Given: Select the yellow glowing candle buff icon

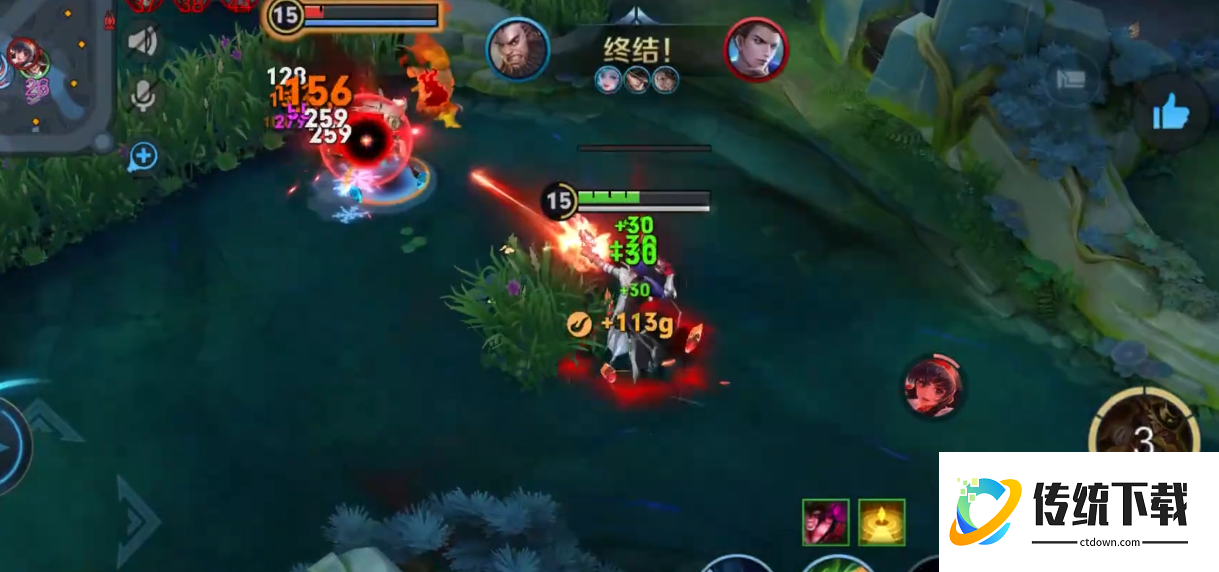Looking at the screenshot, I should tap(881, 522).
